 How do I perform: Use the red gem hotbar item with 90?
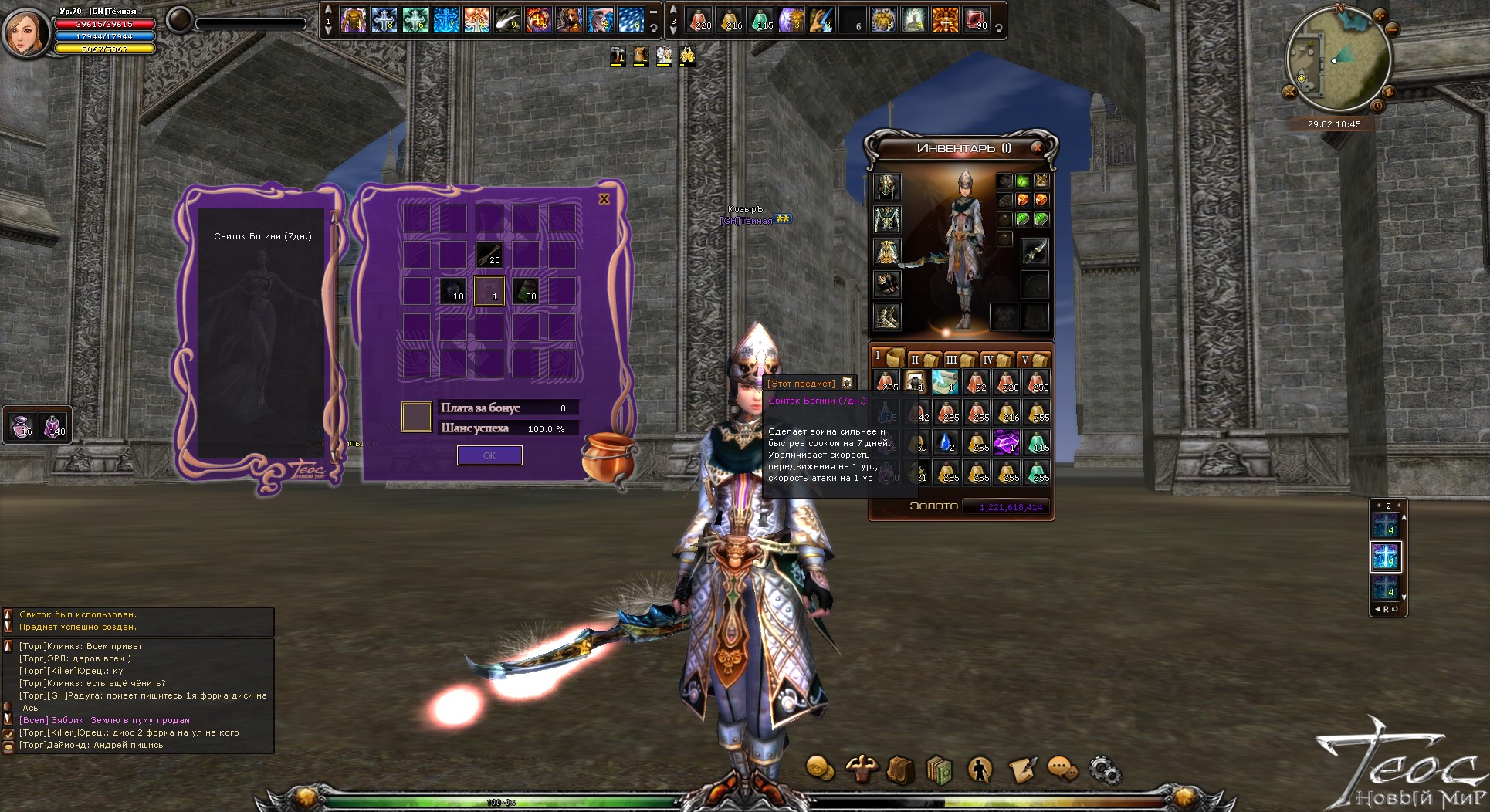point(976,19)
